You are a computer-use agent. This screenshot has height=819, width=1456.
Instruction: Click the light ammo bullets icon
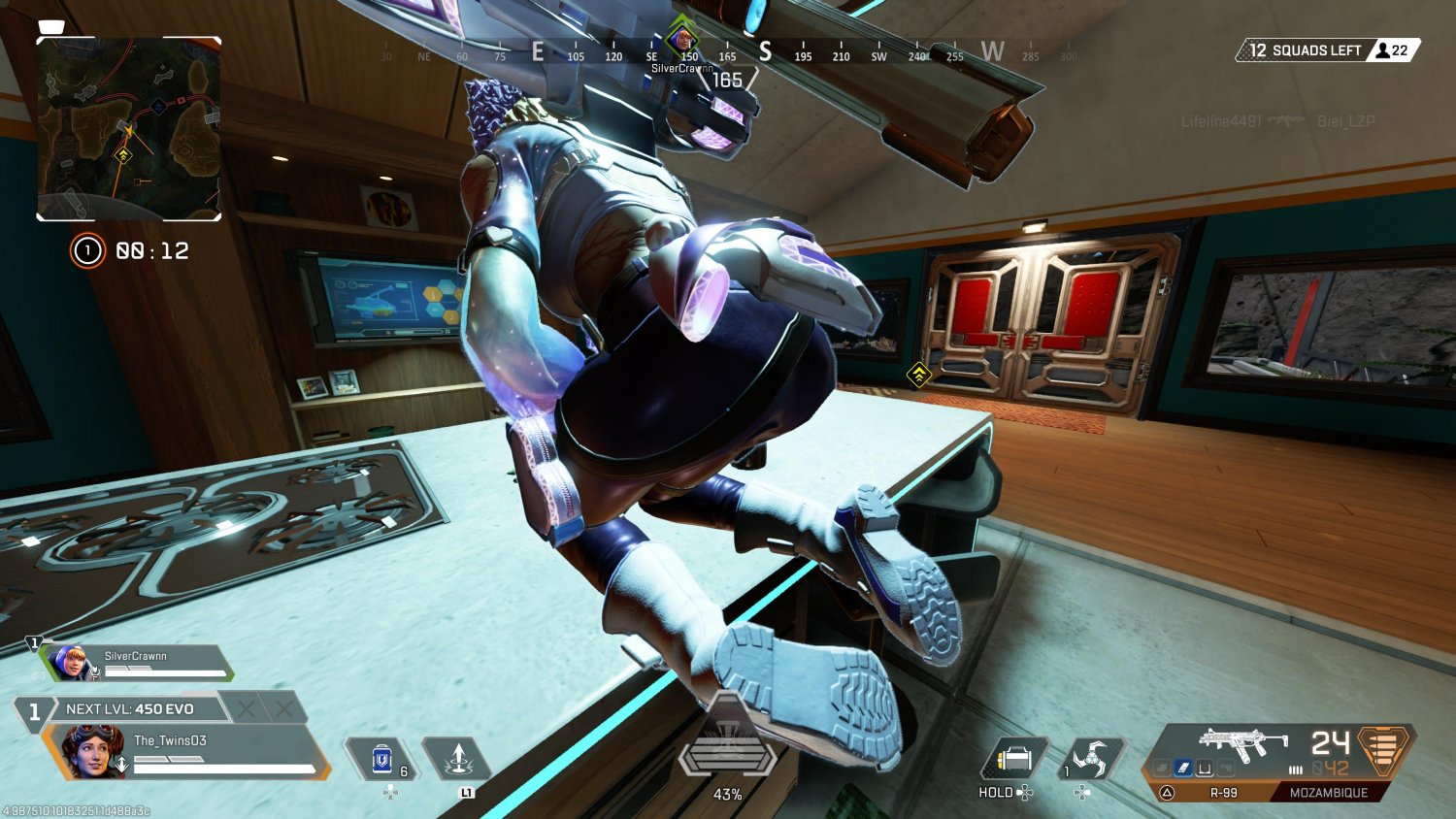tap(1296, 770)
